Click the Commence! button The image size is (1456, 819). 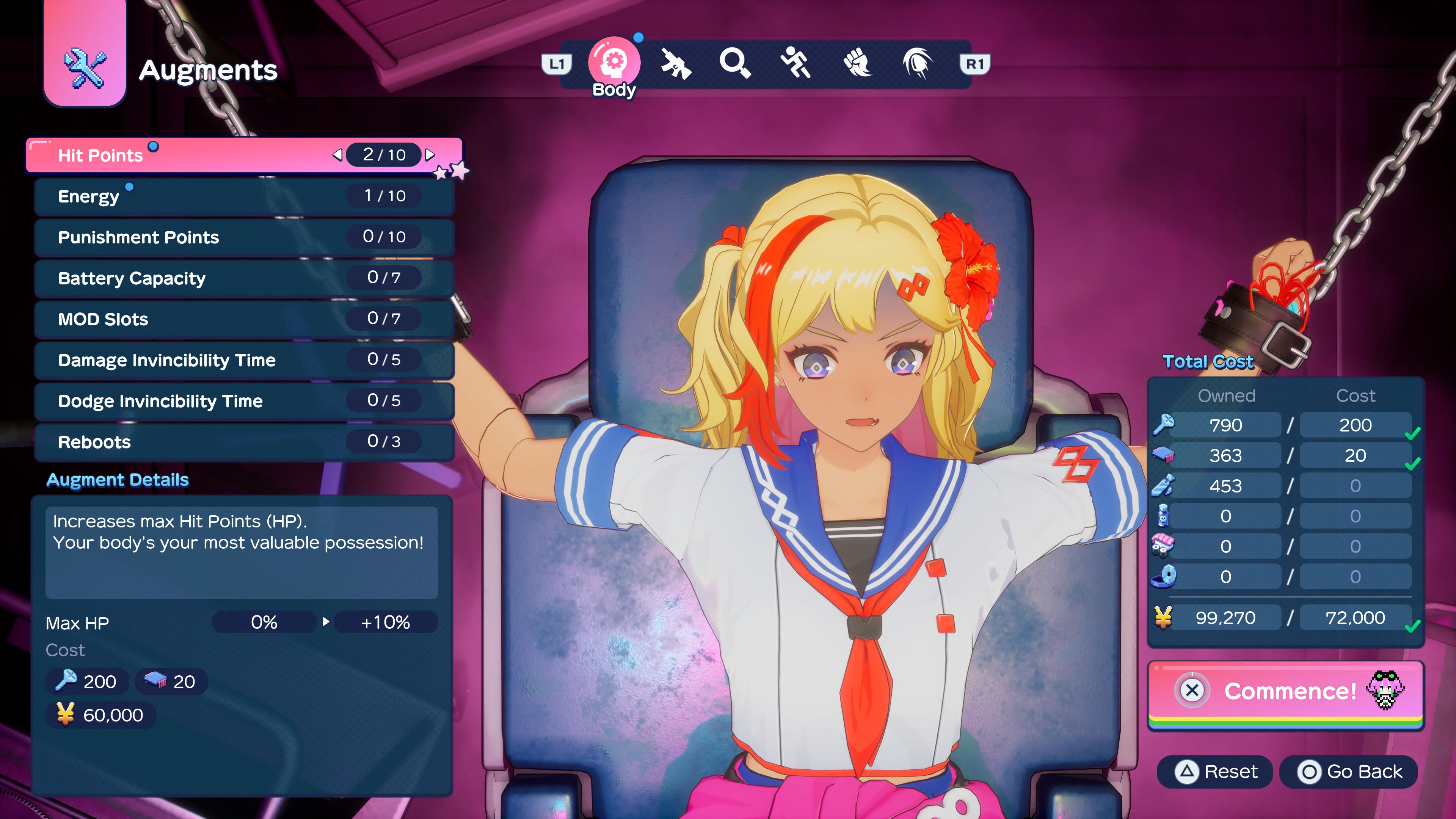tap(1285, 691)
